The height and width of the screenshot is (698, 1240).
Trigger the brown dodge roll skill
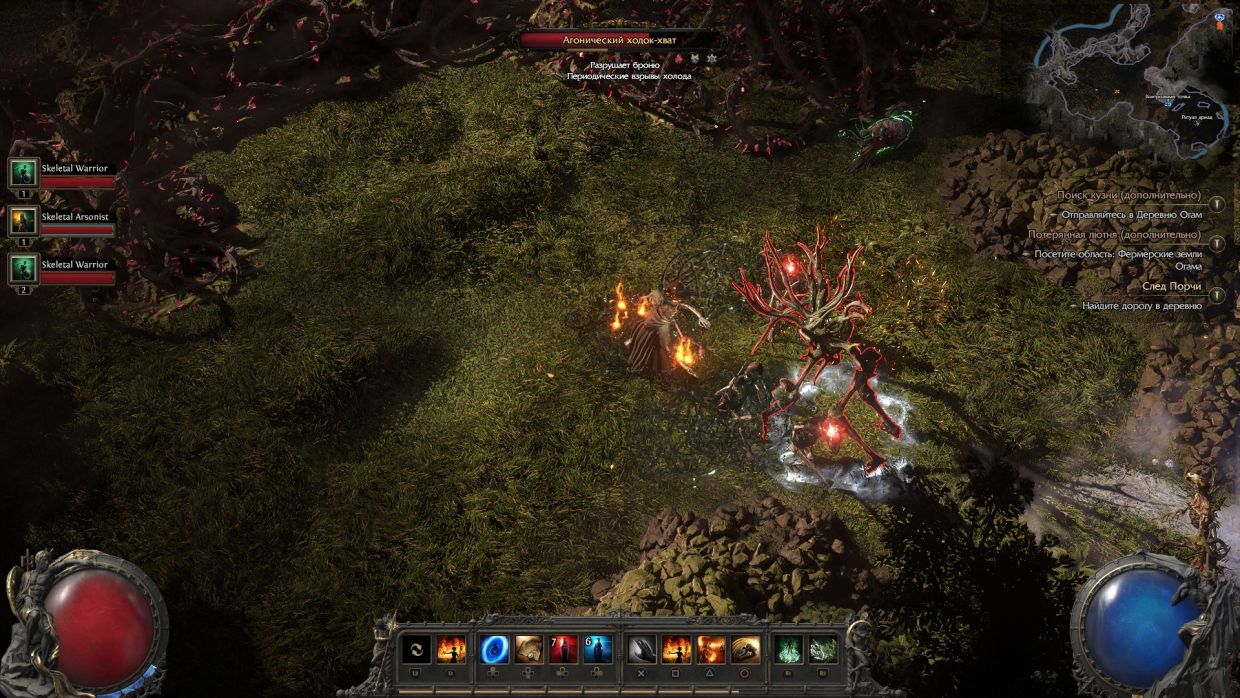[745, 649]
